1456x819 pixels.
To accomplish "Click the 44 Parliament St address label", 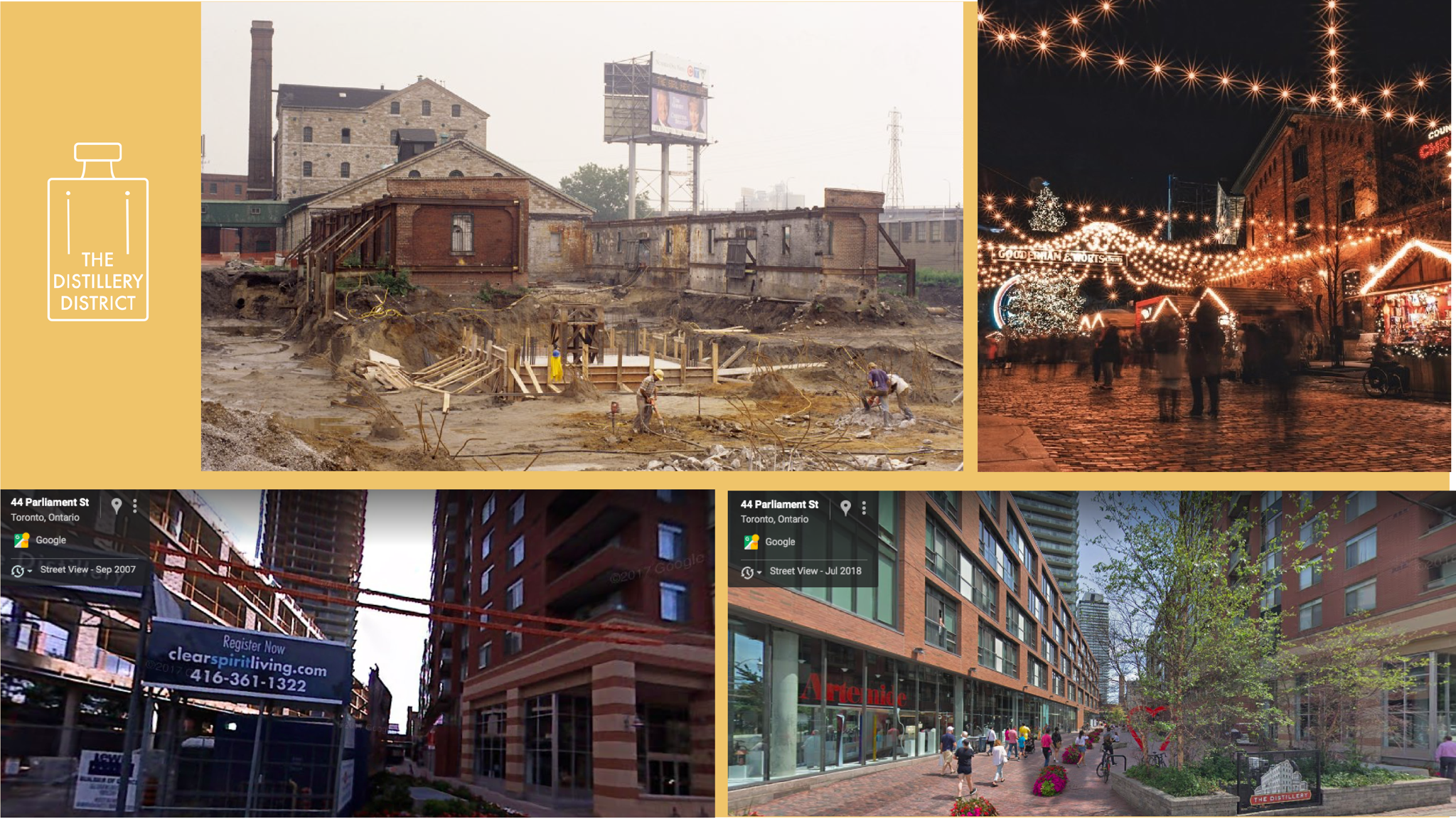I will (x=50, y=503).
